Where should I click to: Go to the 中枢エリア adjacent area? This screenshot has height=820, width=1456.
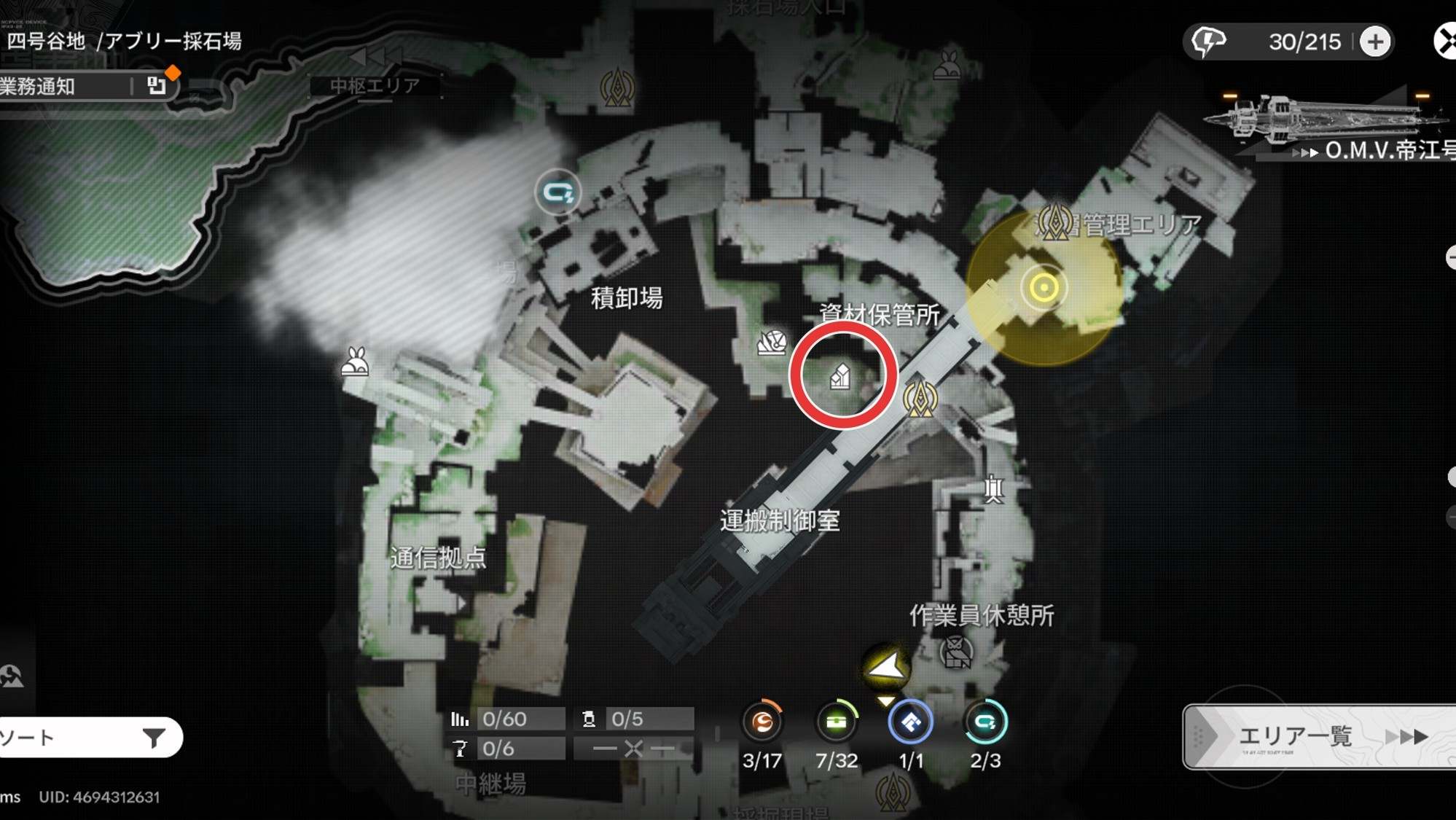375,85
